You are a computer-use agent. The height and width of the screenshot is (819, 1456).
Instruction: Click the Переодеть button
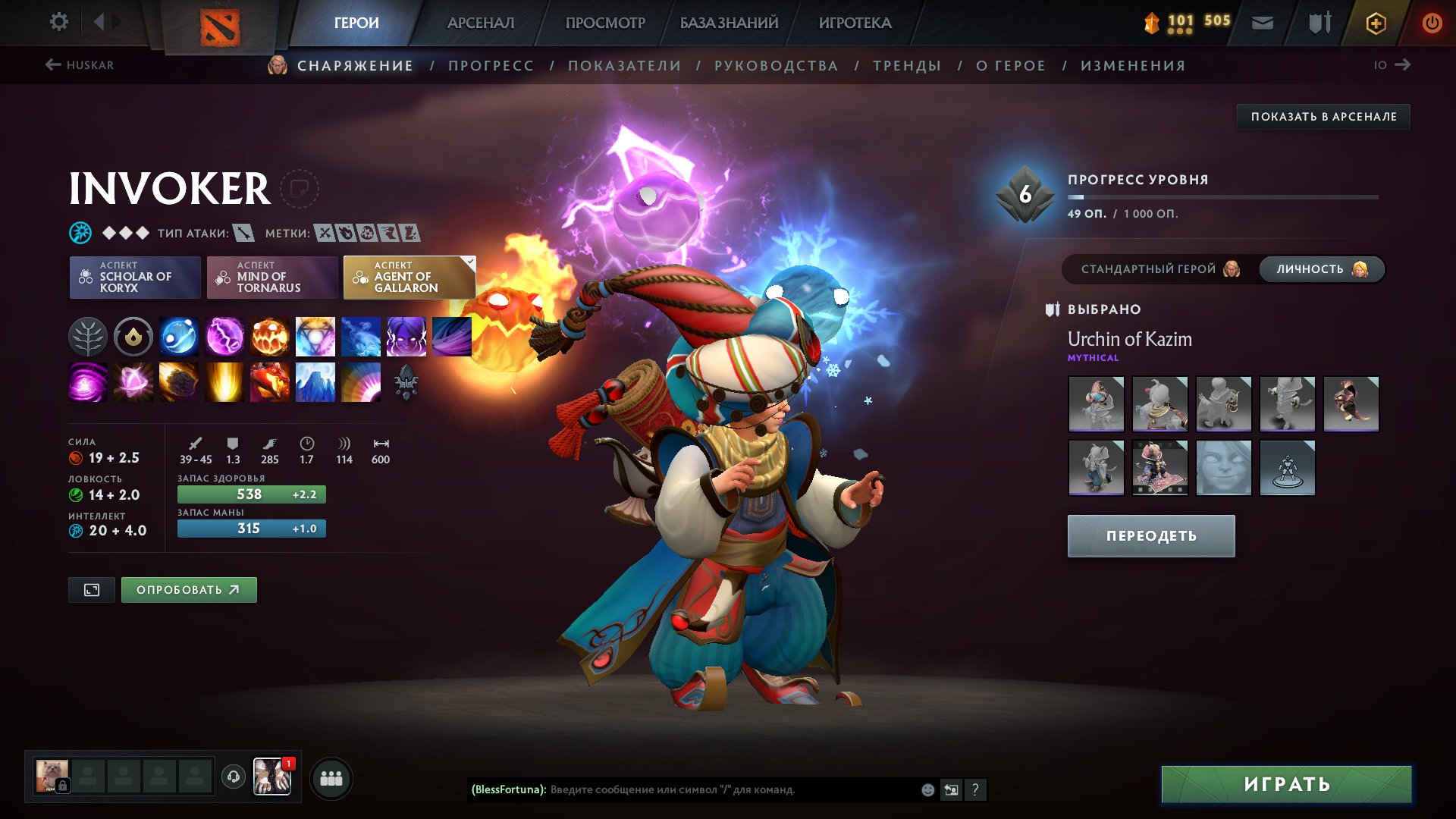point(1150,536)
